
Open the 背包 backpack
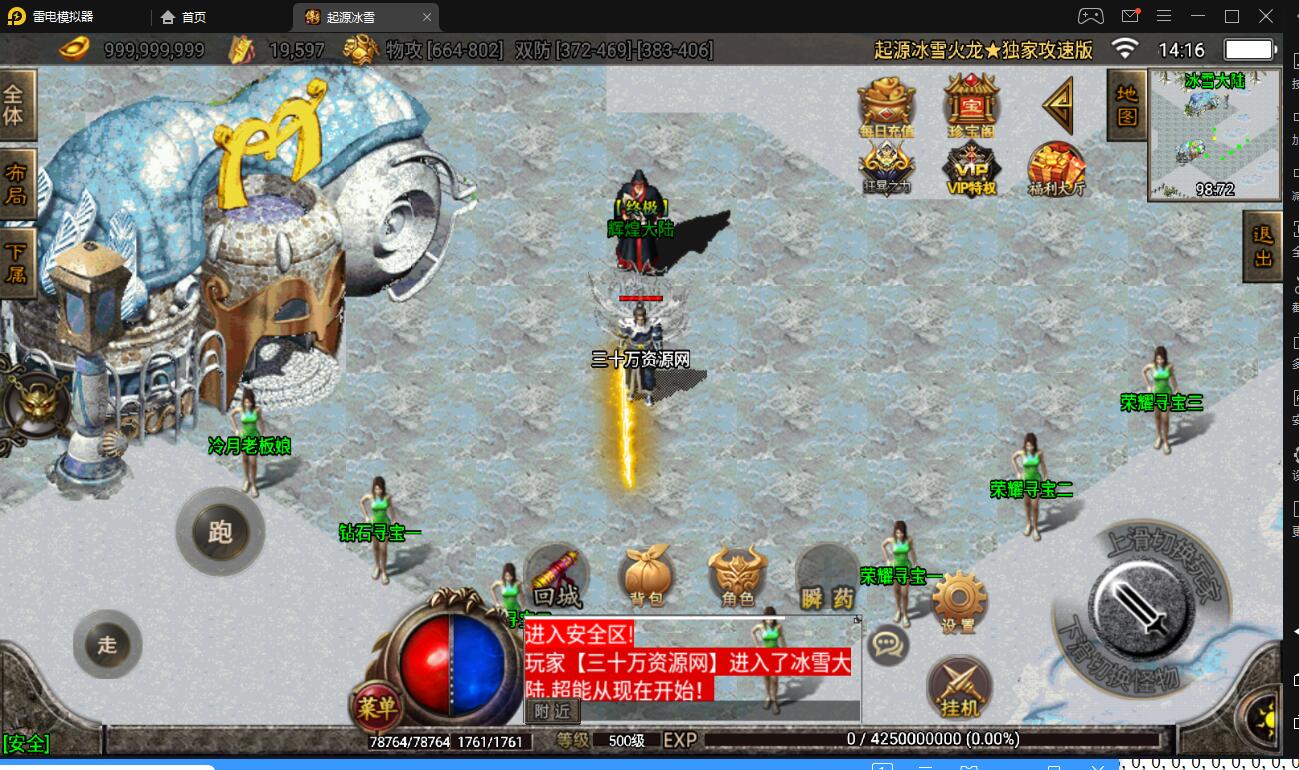(647, 573)
